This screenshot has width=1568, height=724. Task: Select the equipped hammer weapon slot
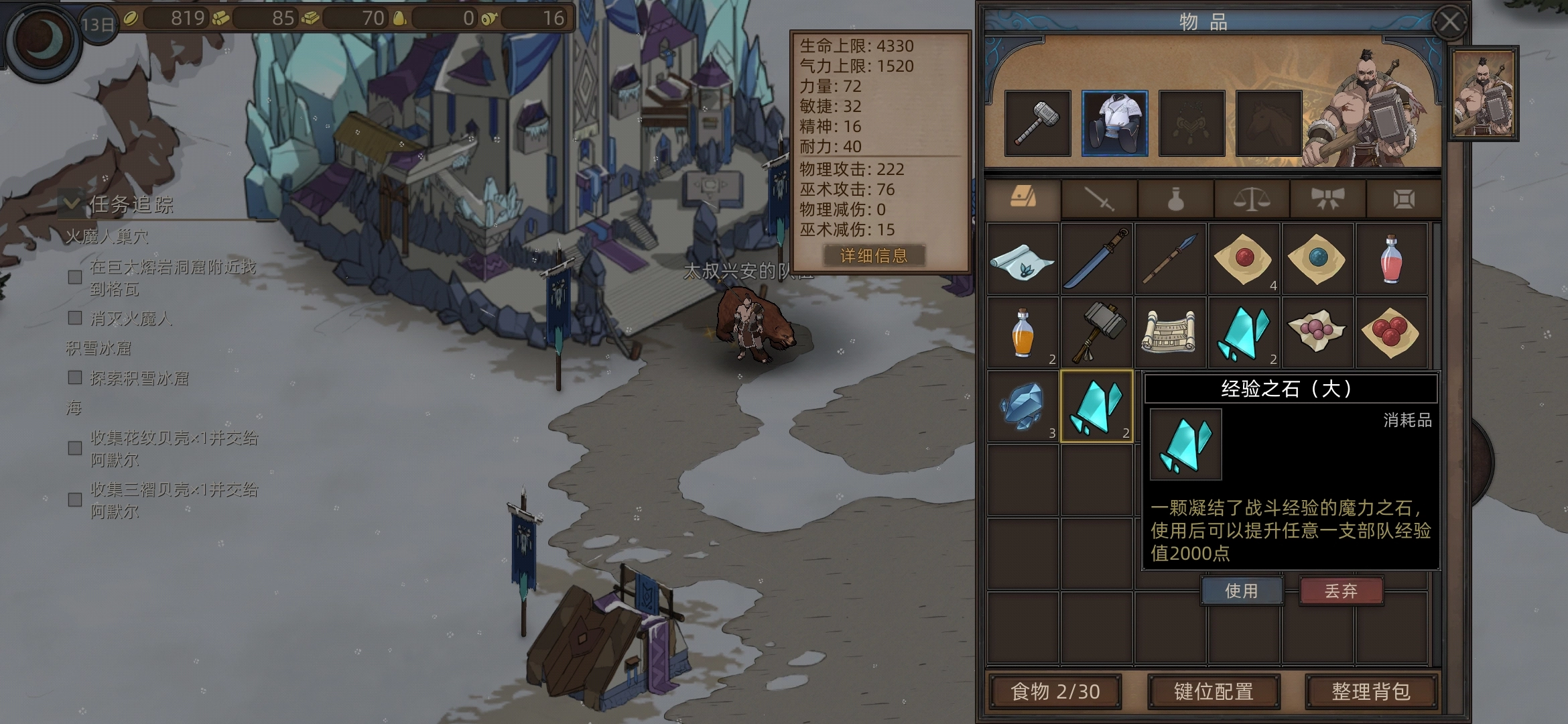pos(1037,123)
